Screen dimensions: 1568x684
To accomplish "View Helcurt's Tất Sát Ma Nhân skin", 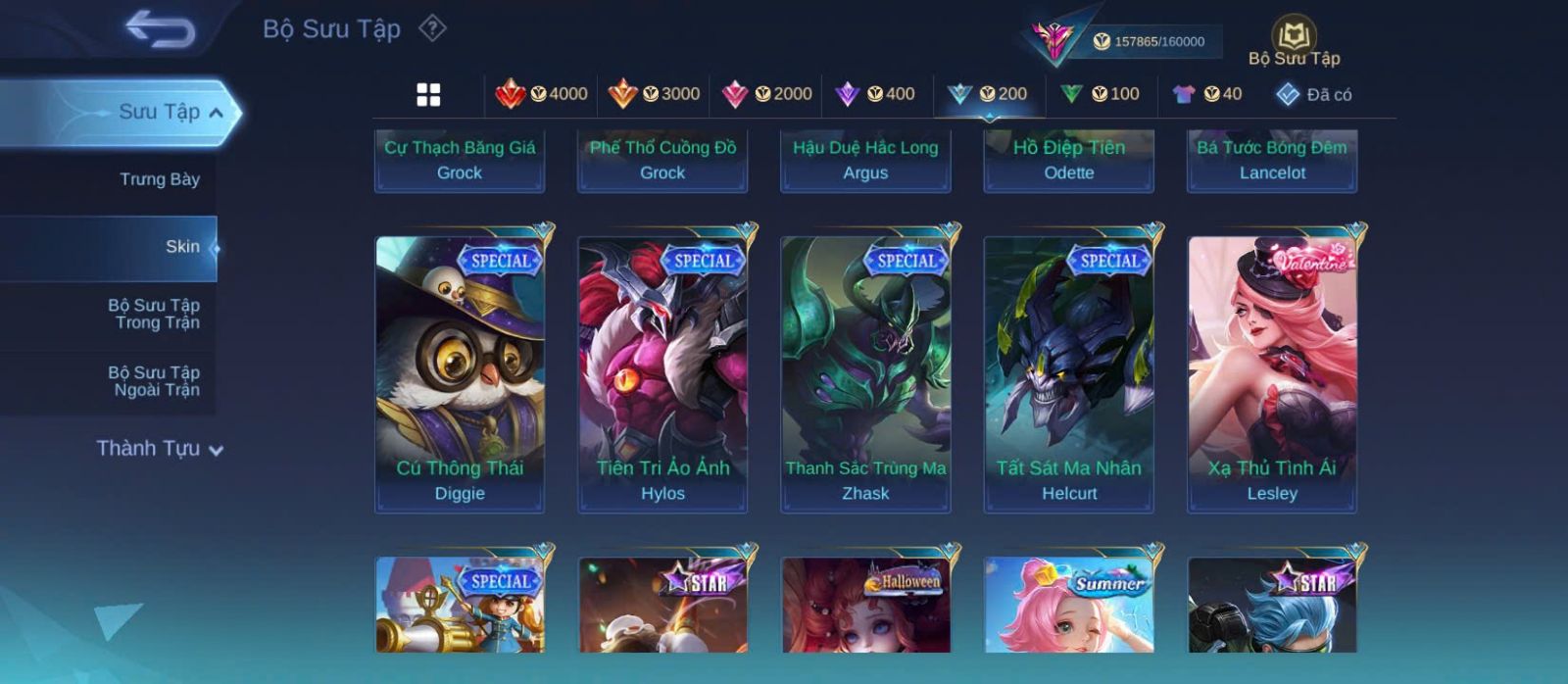I will click(1069, 373).
